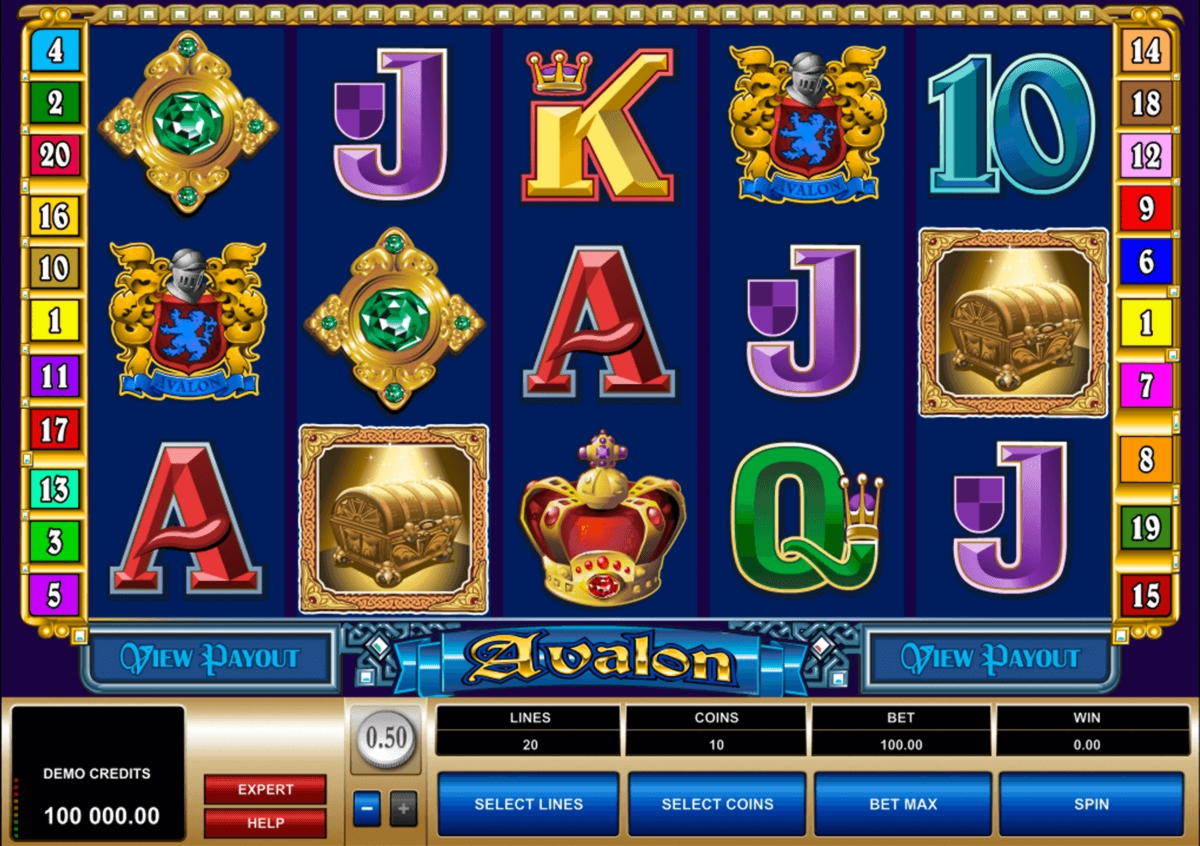Increase coin size with the plus button

[x=402, y=808]
